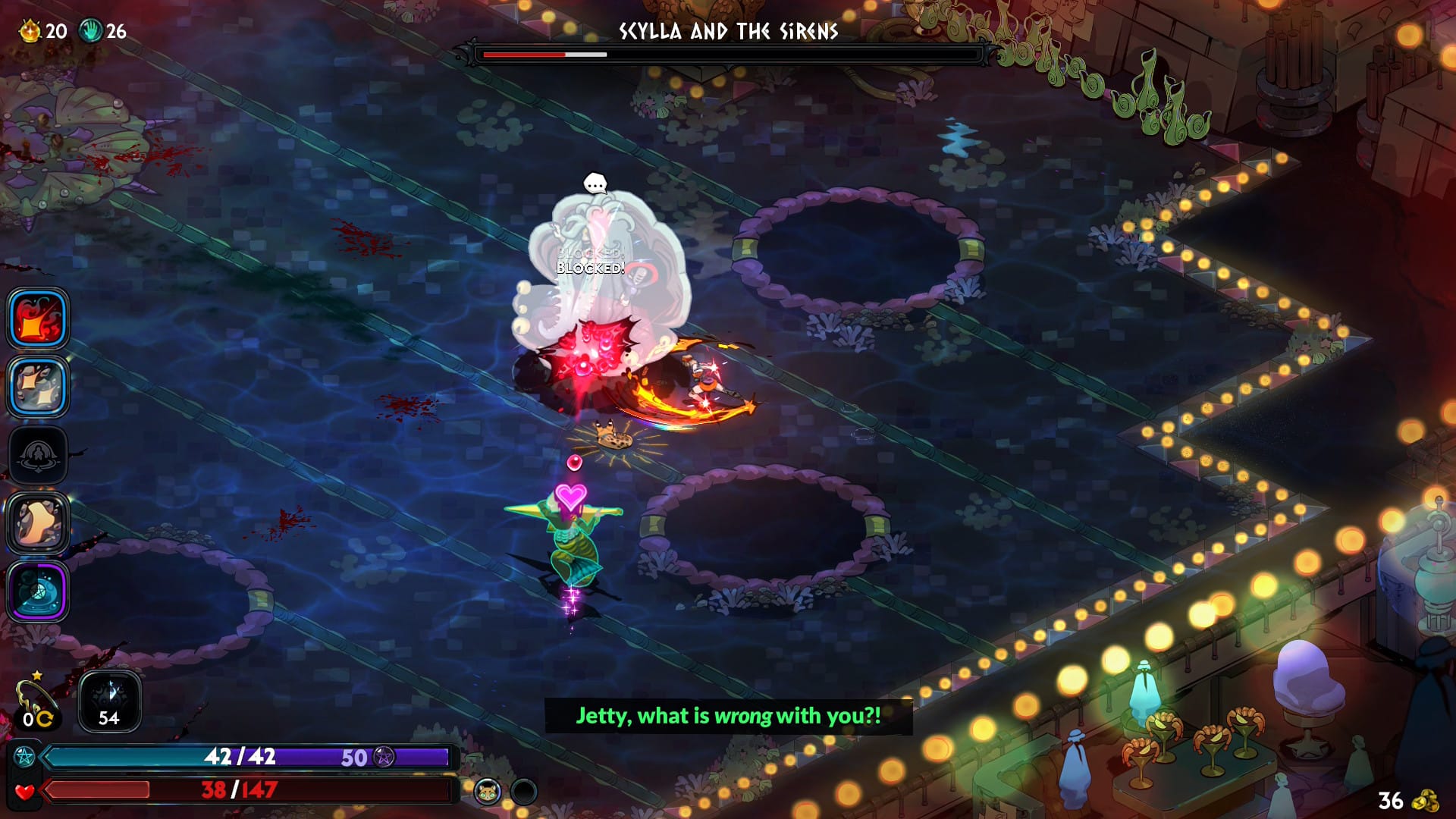1456x819 pixels.
Task: Select the flaming Attack ability icon
Action: pyautogui.click(x=38, y=318)
